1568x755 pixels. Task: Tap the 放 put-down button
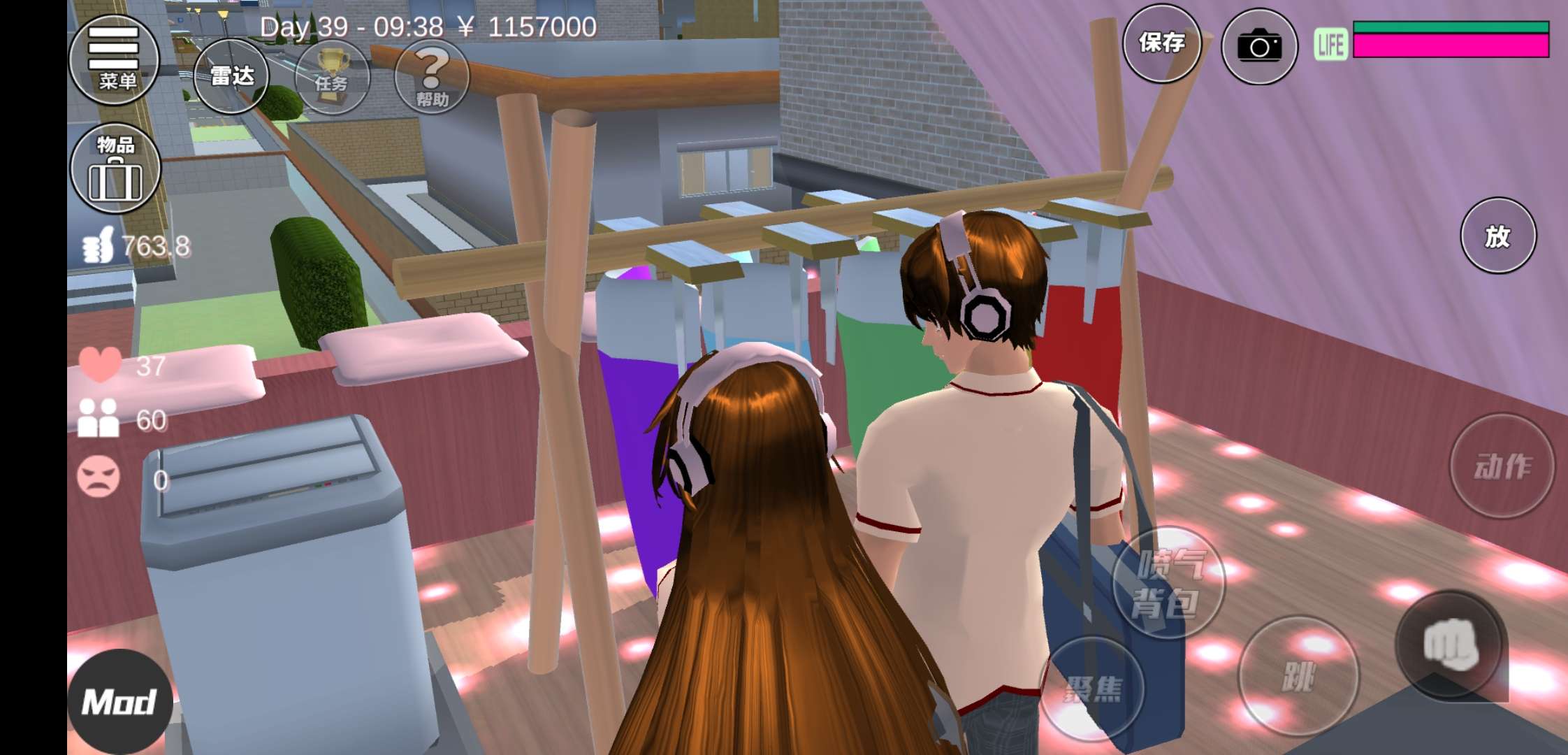pos(1497,236)
